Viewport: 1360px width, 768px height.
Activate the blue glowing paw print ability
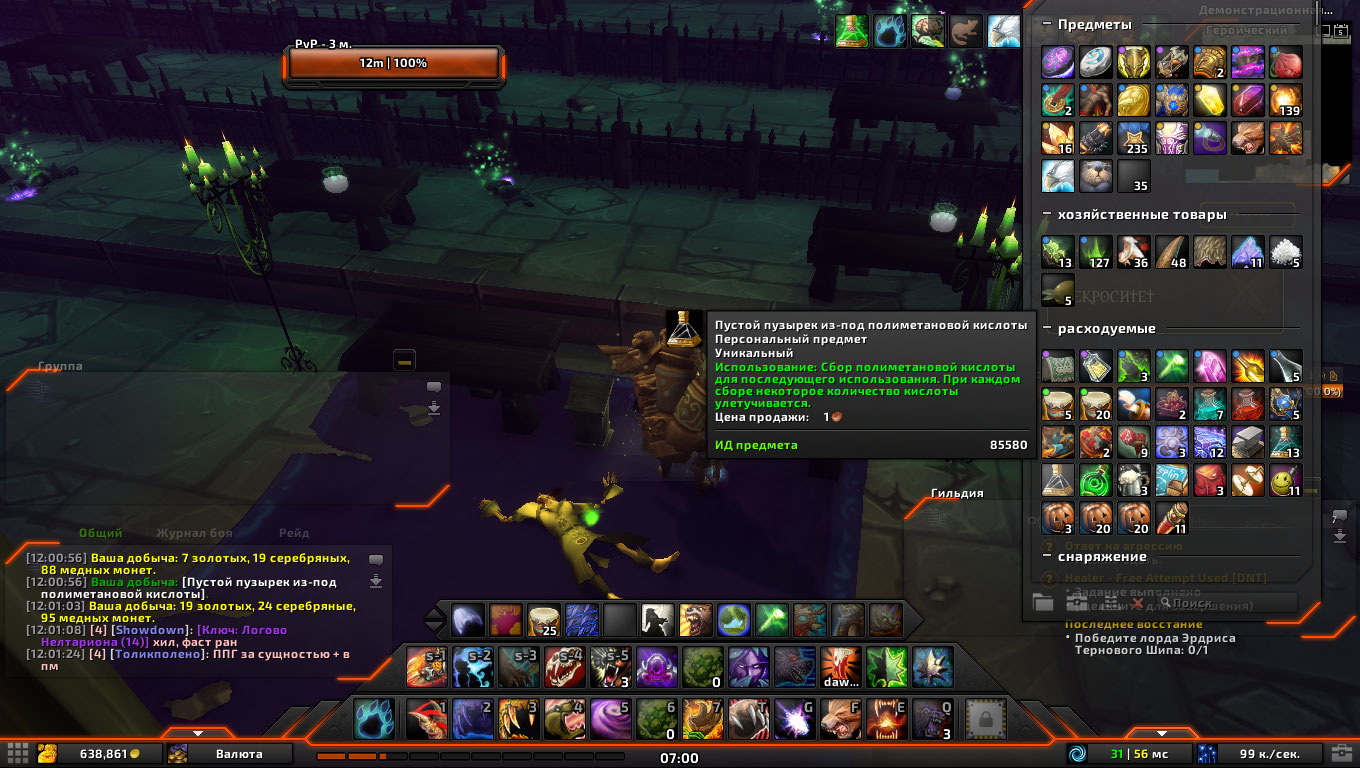click(x=373, y=718)
